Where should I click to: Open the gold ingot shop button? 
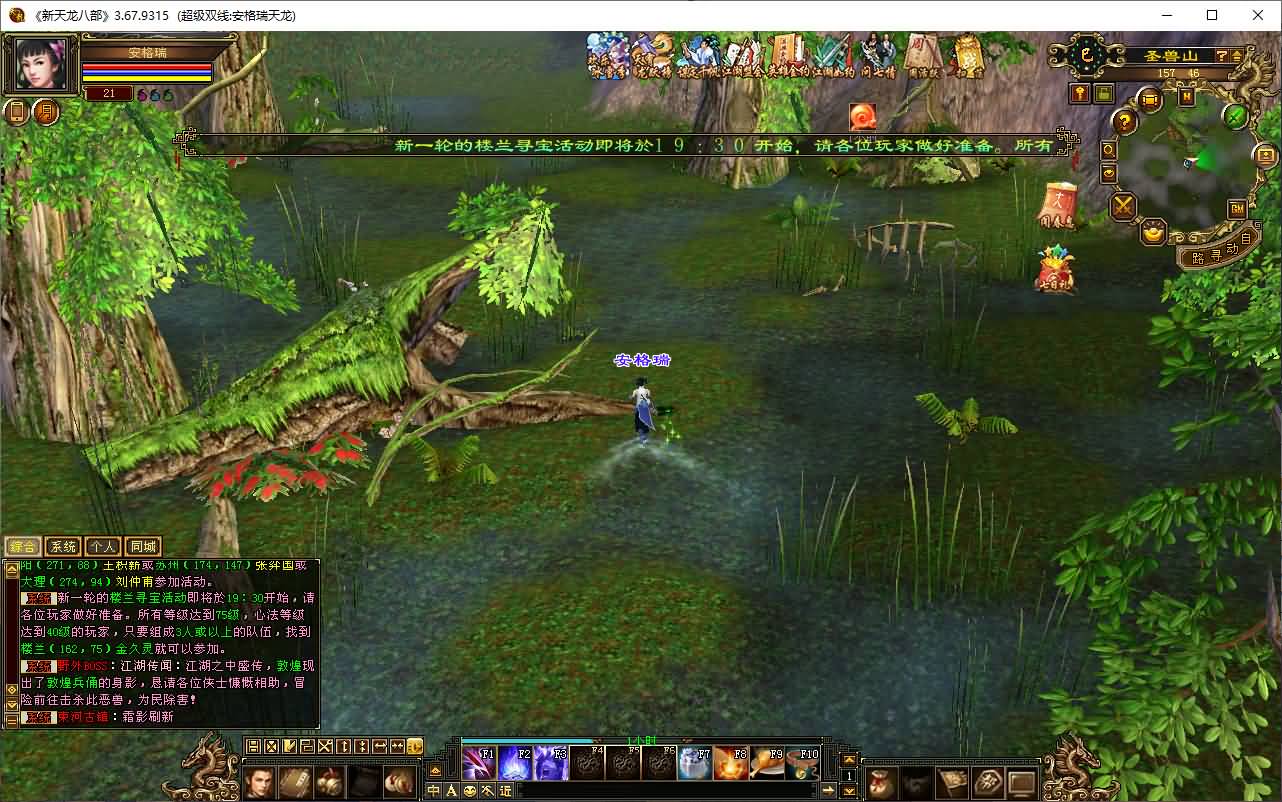[x=1154, y=233]
